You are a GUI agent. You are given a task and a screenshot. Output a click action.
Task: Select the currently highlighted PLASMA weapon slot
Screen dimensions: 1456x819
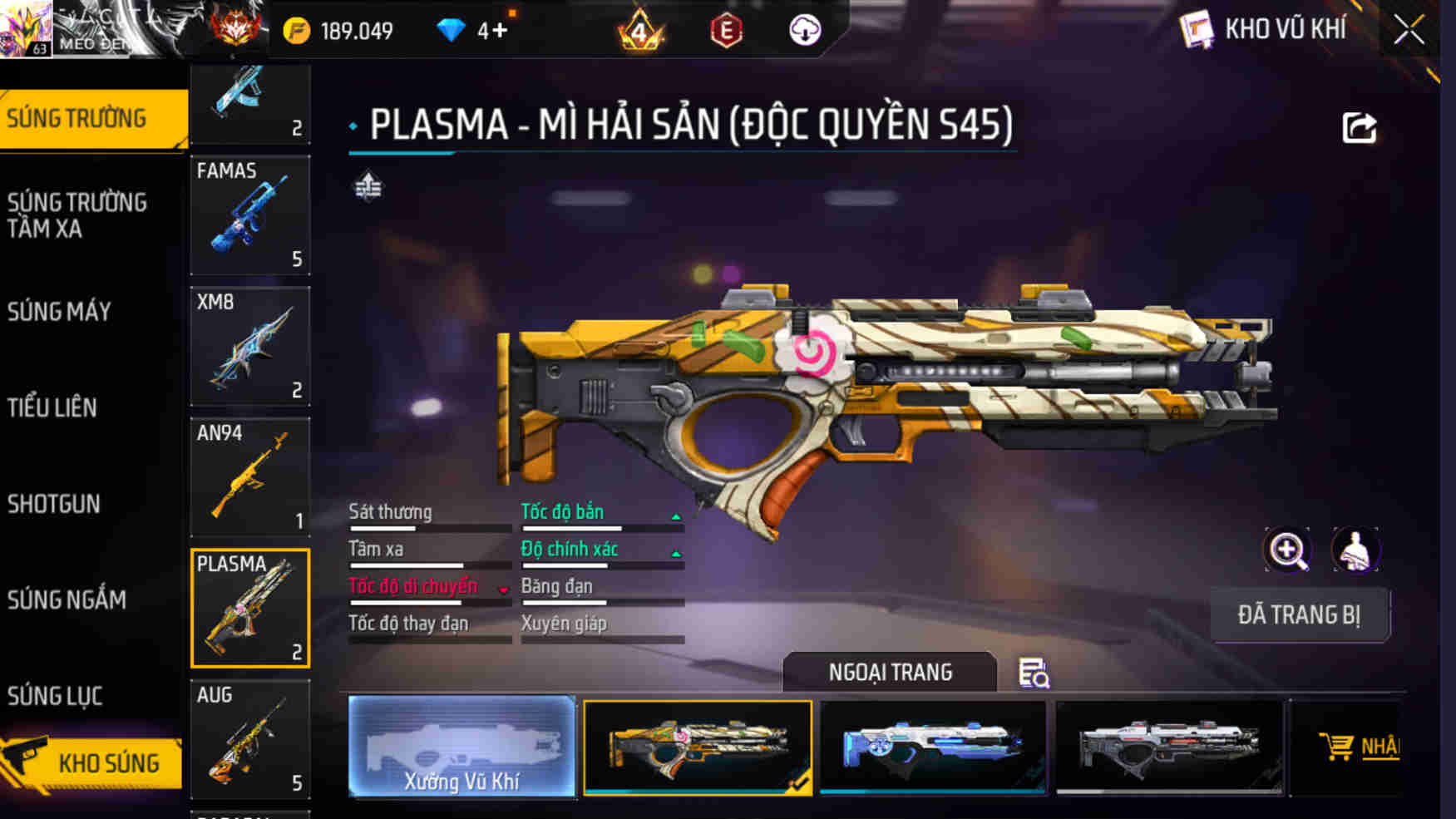pos(250,607)
